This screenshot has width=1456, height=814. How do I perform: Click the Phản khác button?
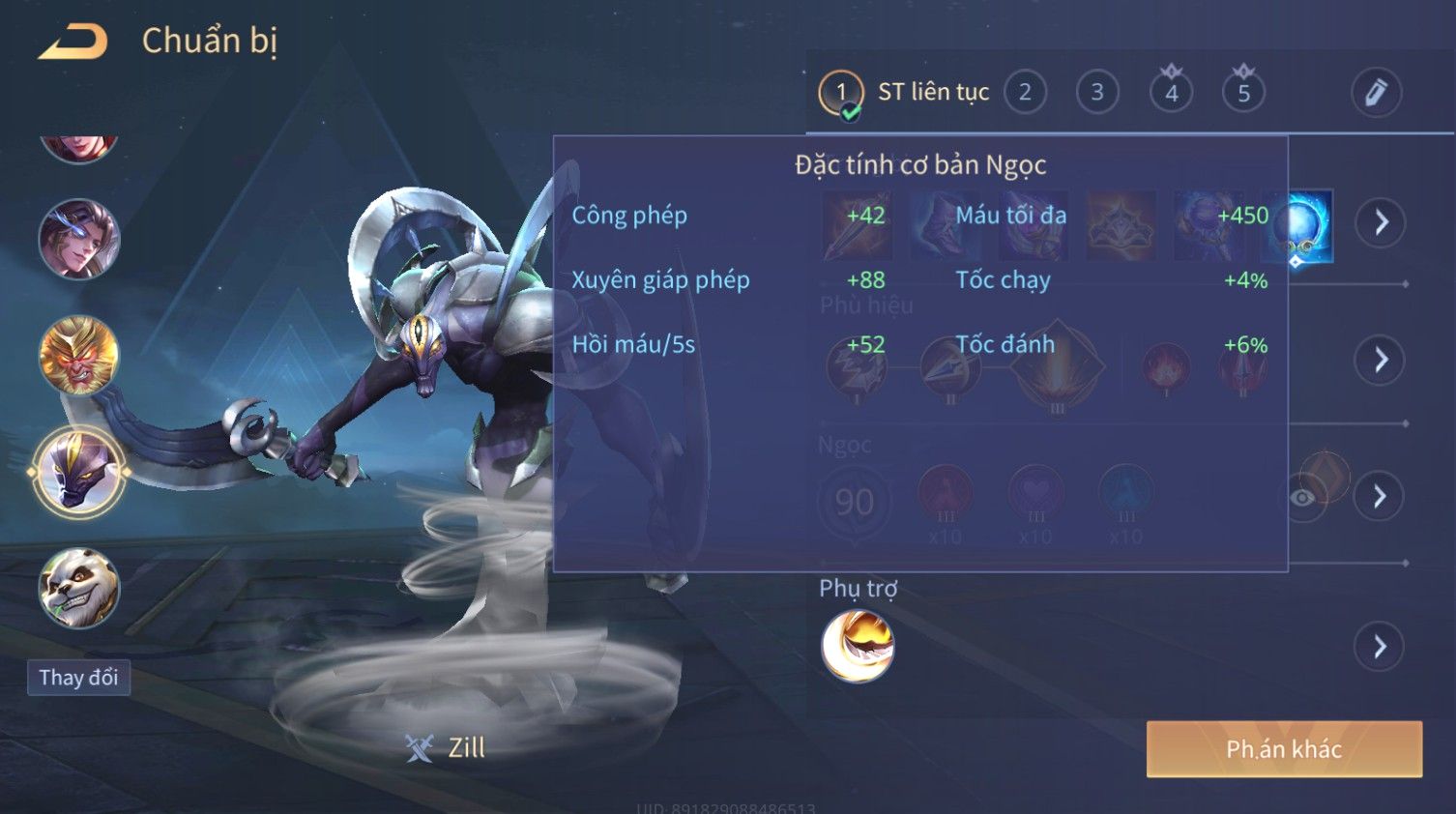coord(1284,749)
